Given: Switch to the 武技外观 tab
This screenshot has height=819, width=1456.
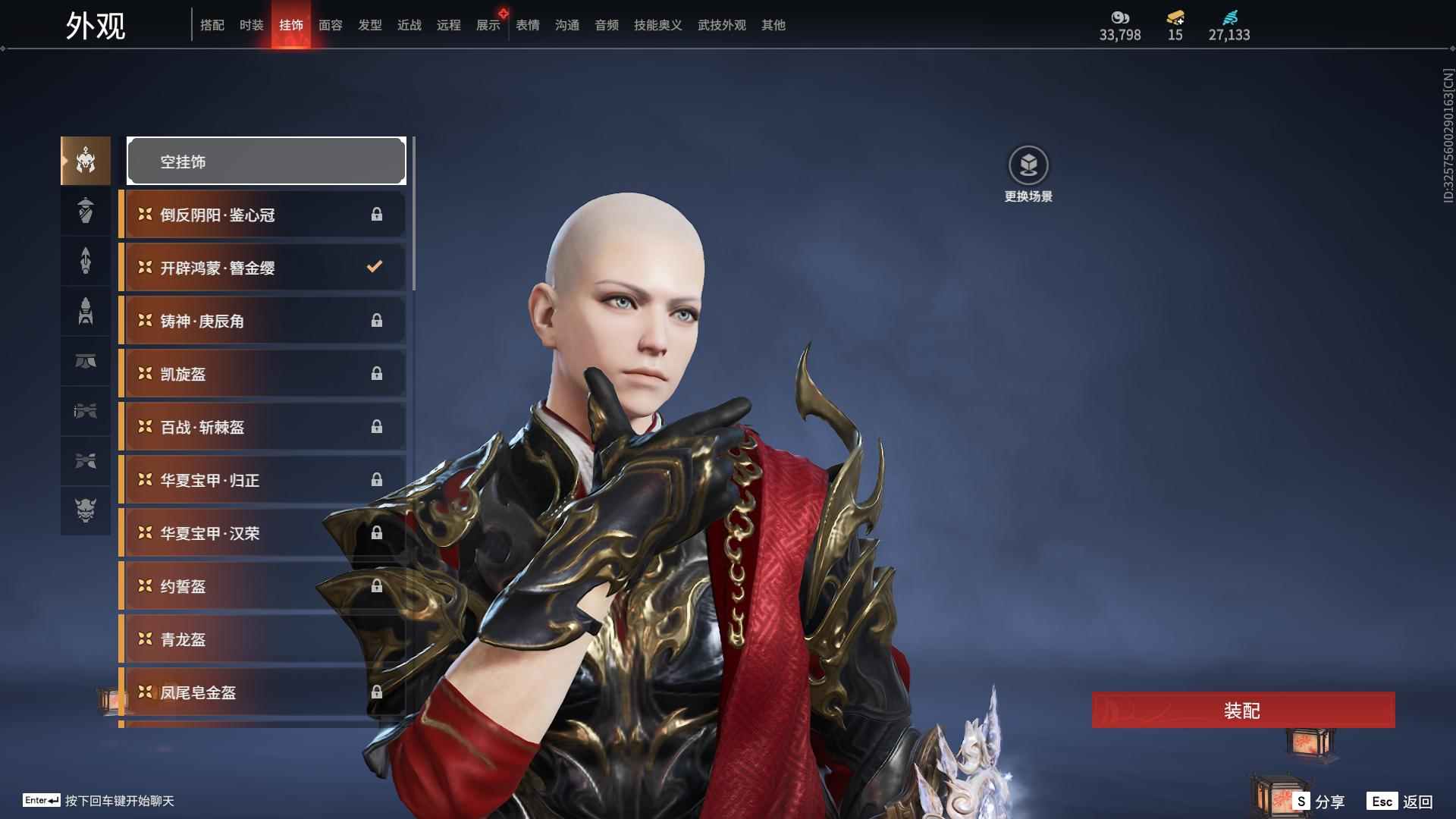Looking at the screenshot, I should (x=722, y=25).
